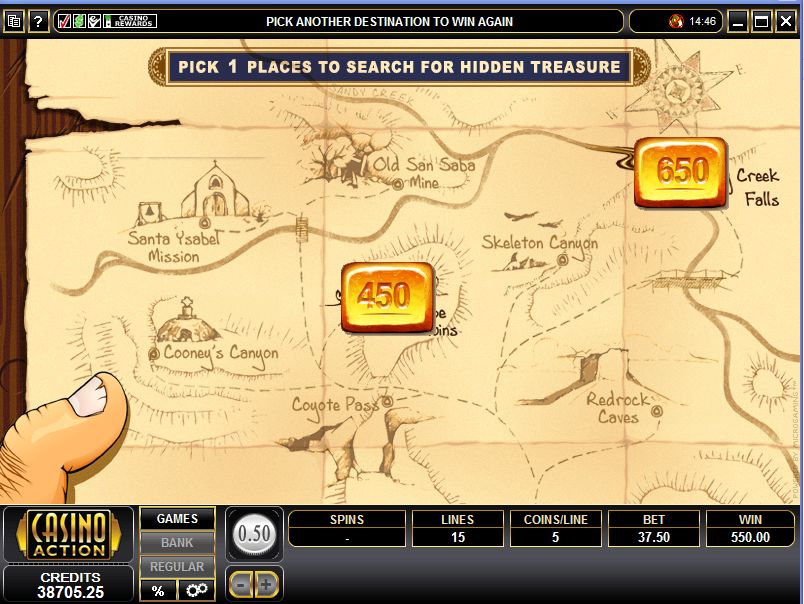804x604 pixels.
Task: Decrease coin size with minus button
Action: coord(241,584)
